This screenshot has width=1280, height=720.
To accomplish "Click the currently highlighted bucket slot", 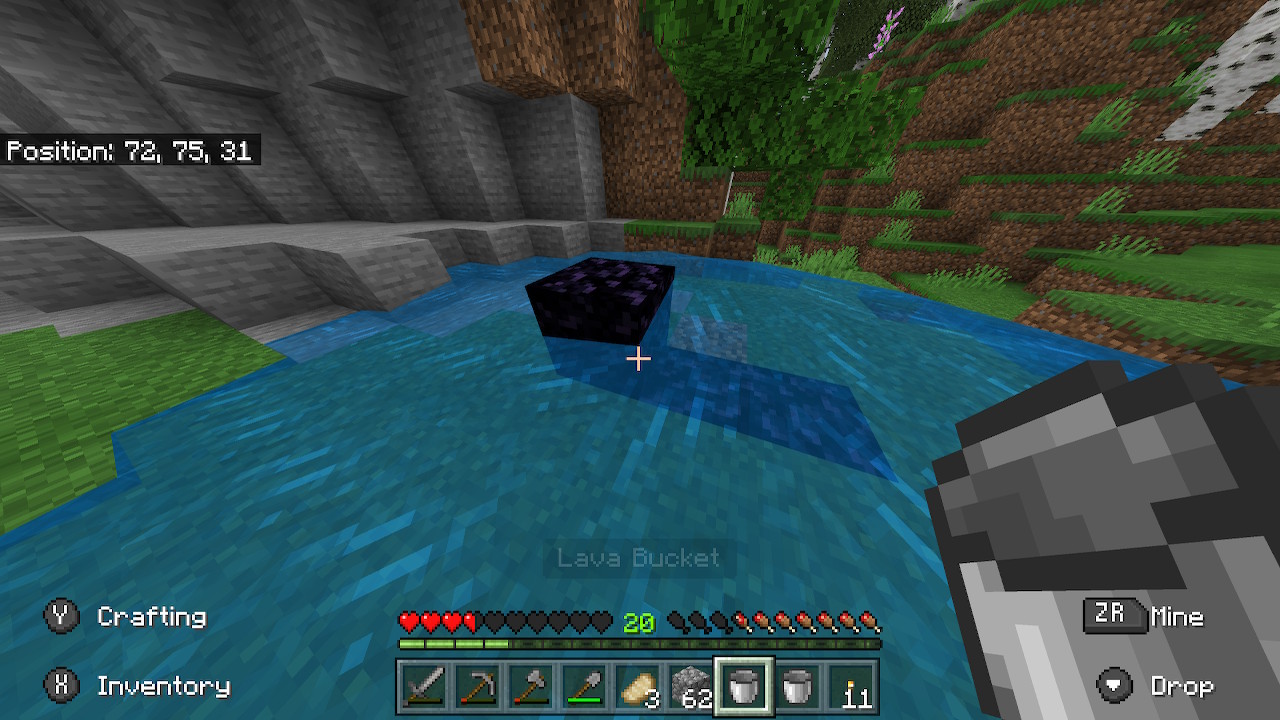I will click(x=743, y=687).
